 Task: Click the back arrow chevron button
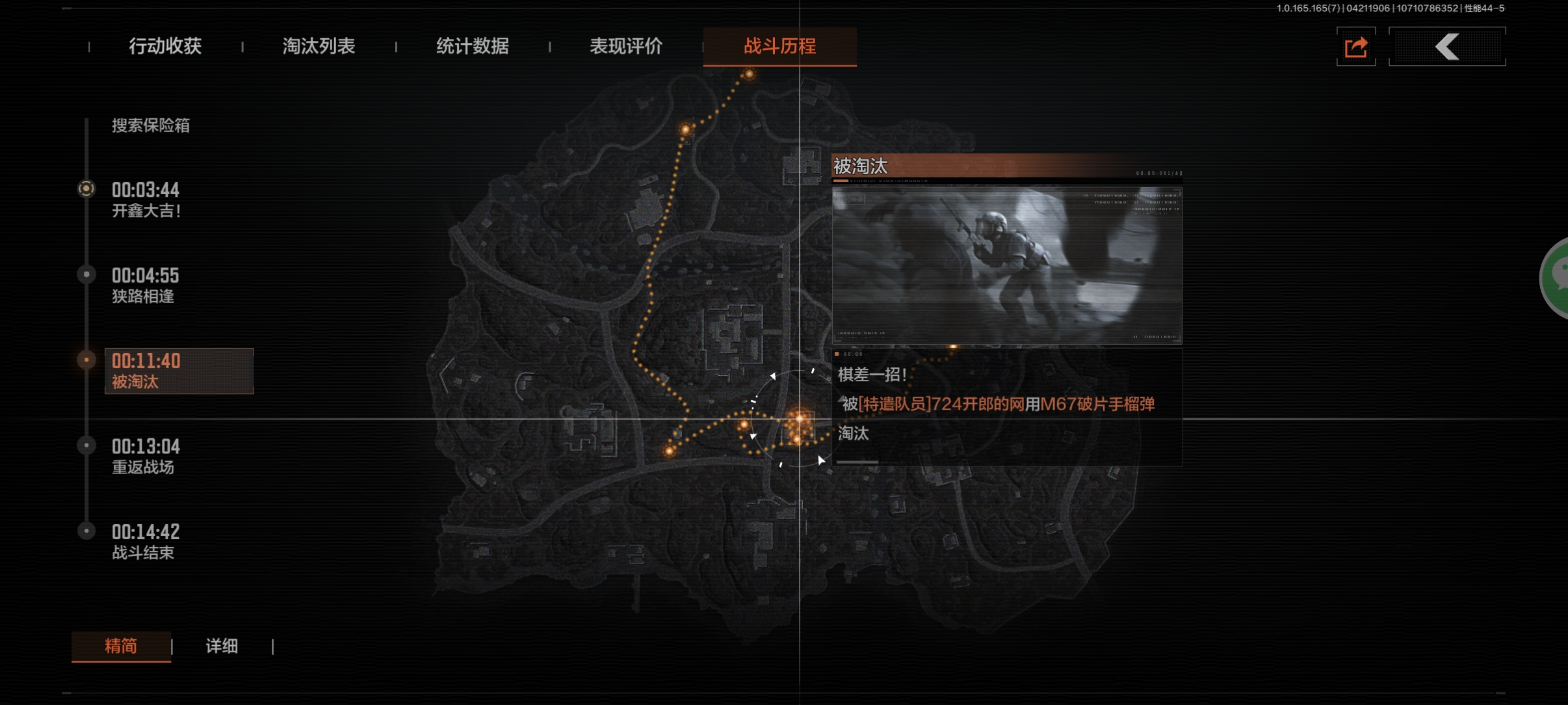tap(1448, 46)
